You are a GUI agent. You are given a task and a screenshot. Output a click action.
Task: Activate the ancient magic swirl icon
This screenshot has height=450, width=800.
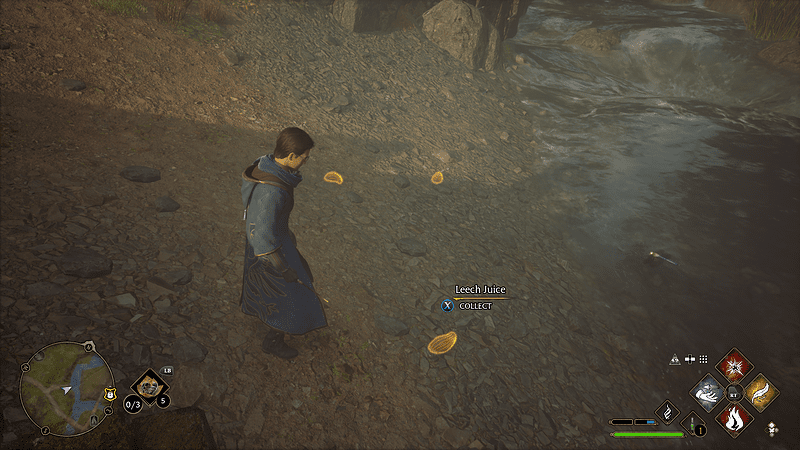pos(667,412)
